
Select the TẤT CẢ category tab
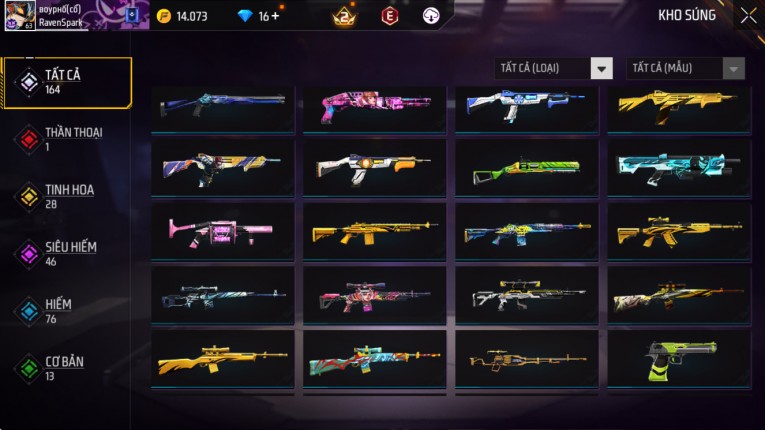click(x=67, y=82)
